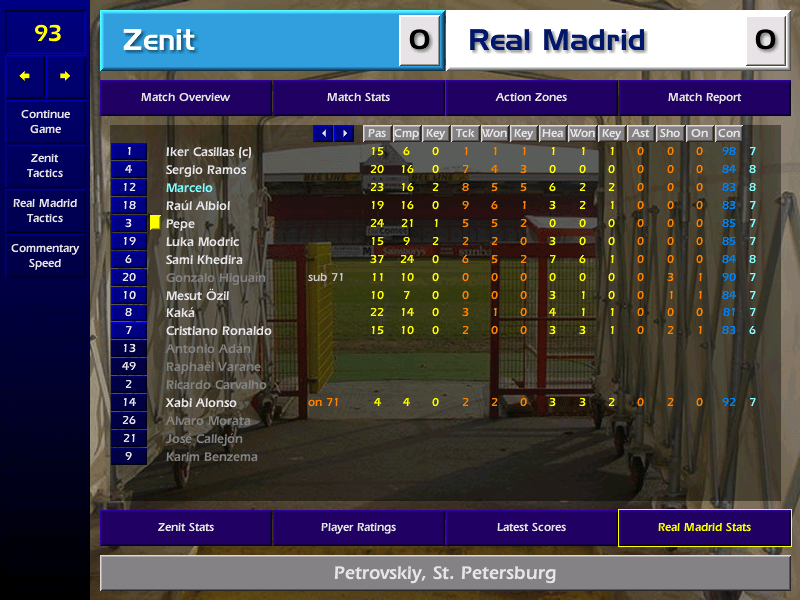Open Zenit Tactics
The height and width of the screenshot is (600, 800).
pos(45,166)
